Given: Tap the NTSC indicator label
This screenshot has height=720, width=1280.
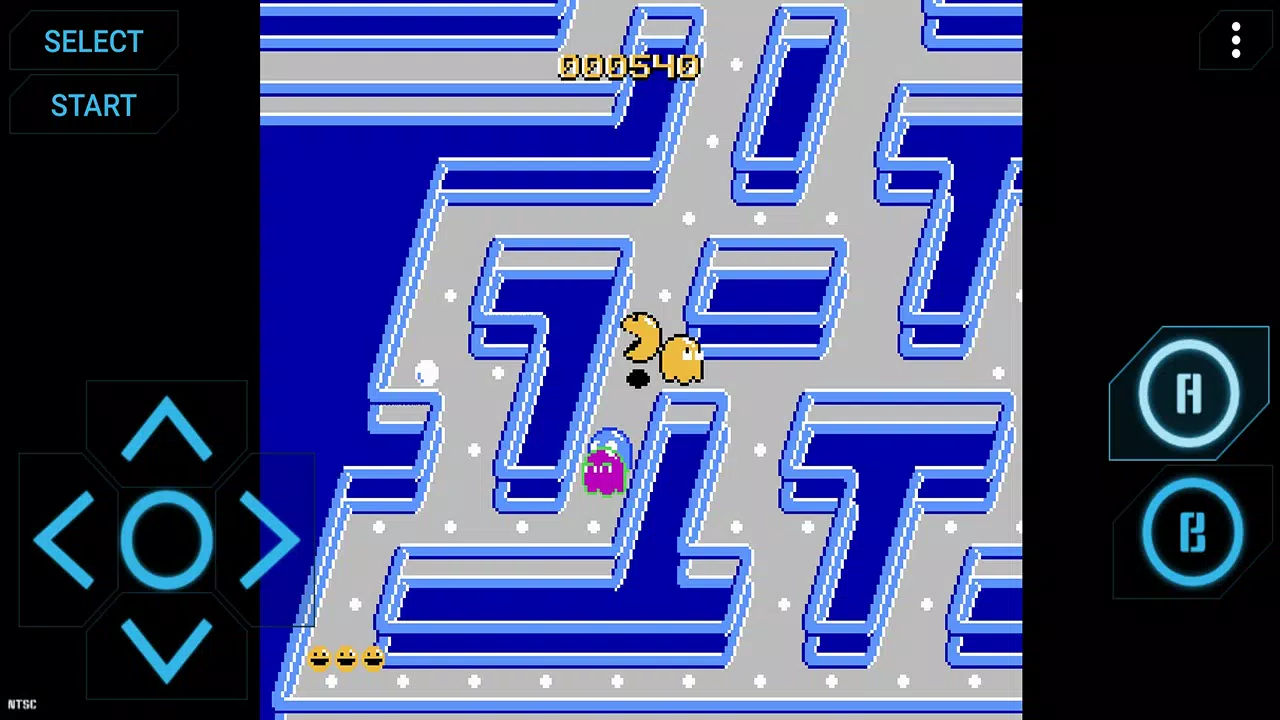Looking at the screenshot, I should 20,704.
